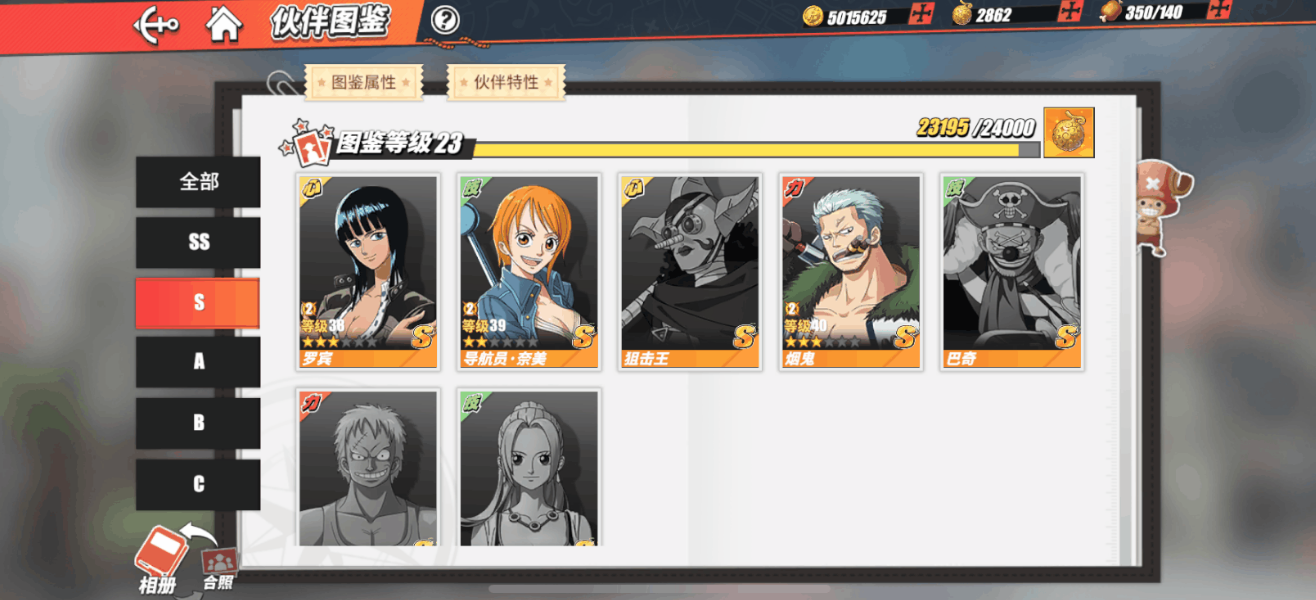Open the 合照 group photo
The image size is (1316, 600).
tap(219, 568)
